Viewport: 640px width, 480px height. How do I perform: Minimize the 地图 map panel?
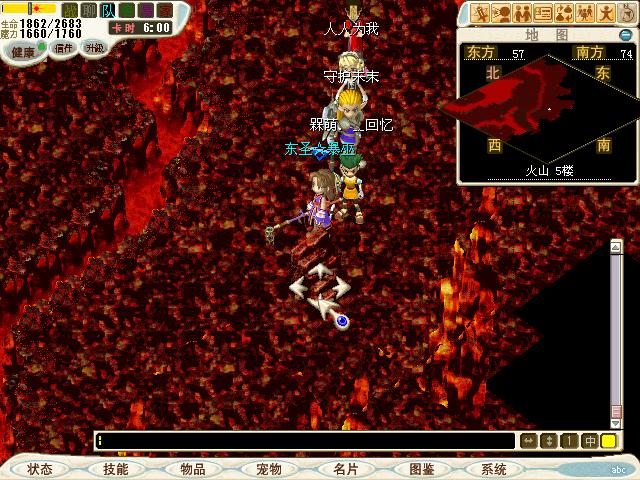pos(627,33)
